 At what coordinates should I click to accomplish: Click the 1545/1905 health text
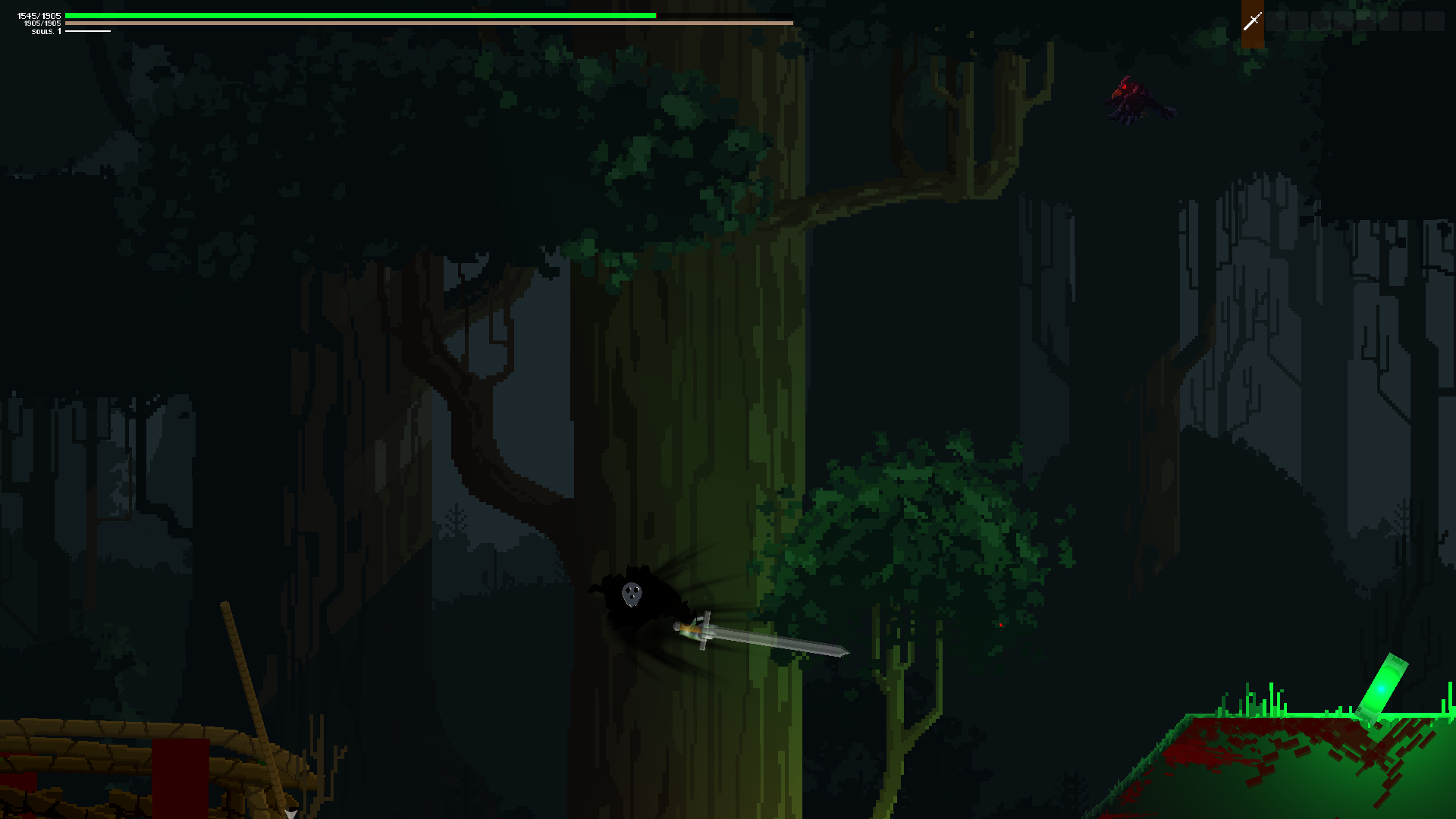click(x=38, y=14)
